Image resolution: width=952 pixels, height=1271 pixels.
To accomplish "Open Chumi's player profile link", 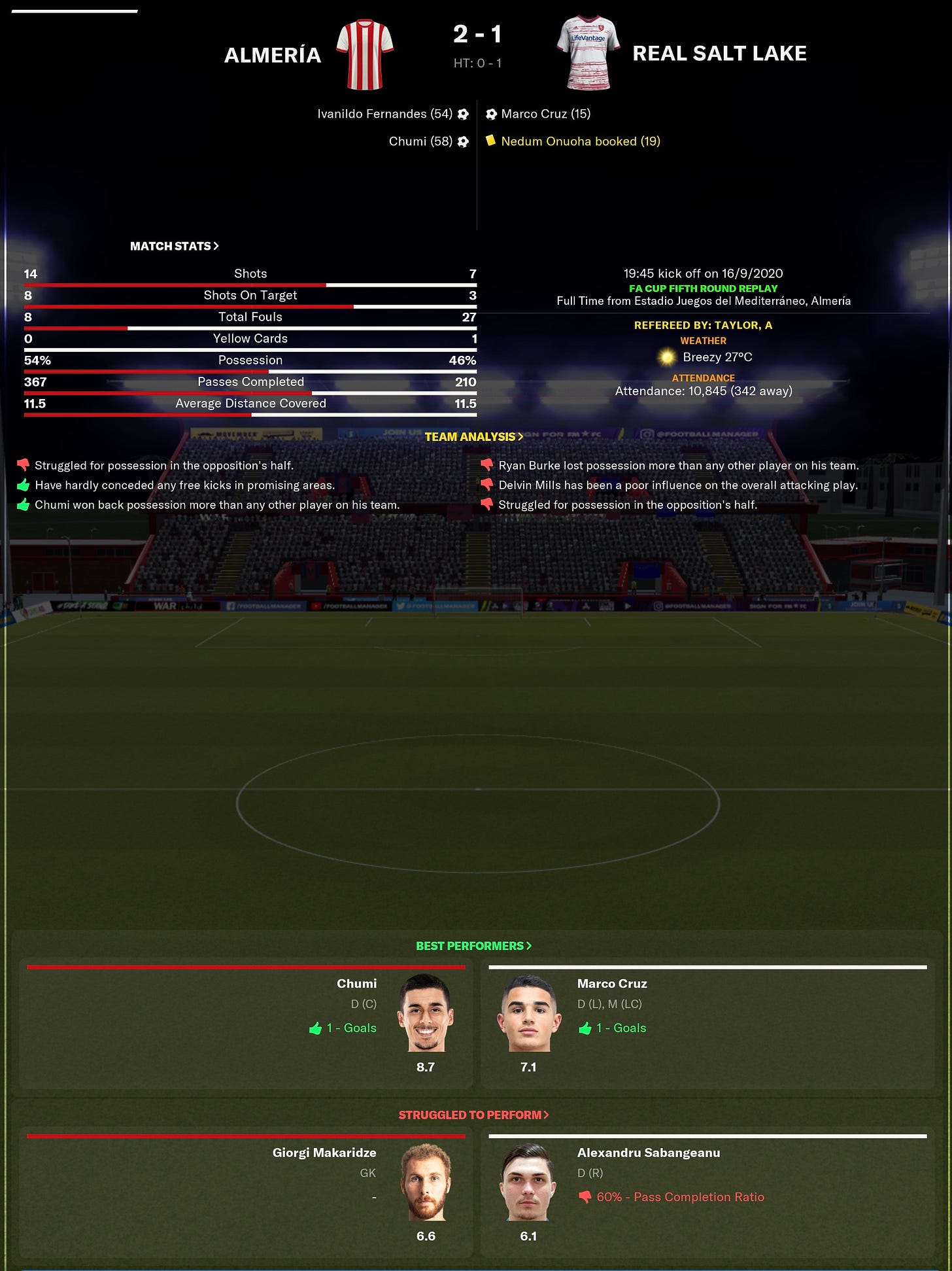I will pyautogui.click(x=357, y=983).
